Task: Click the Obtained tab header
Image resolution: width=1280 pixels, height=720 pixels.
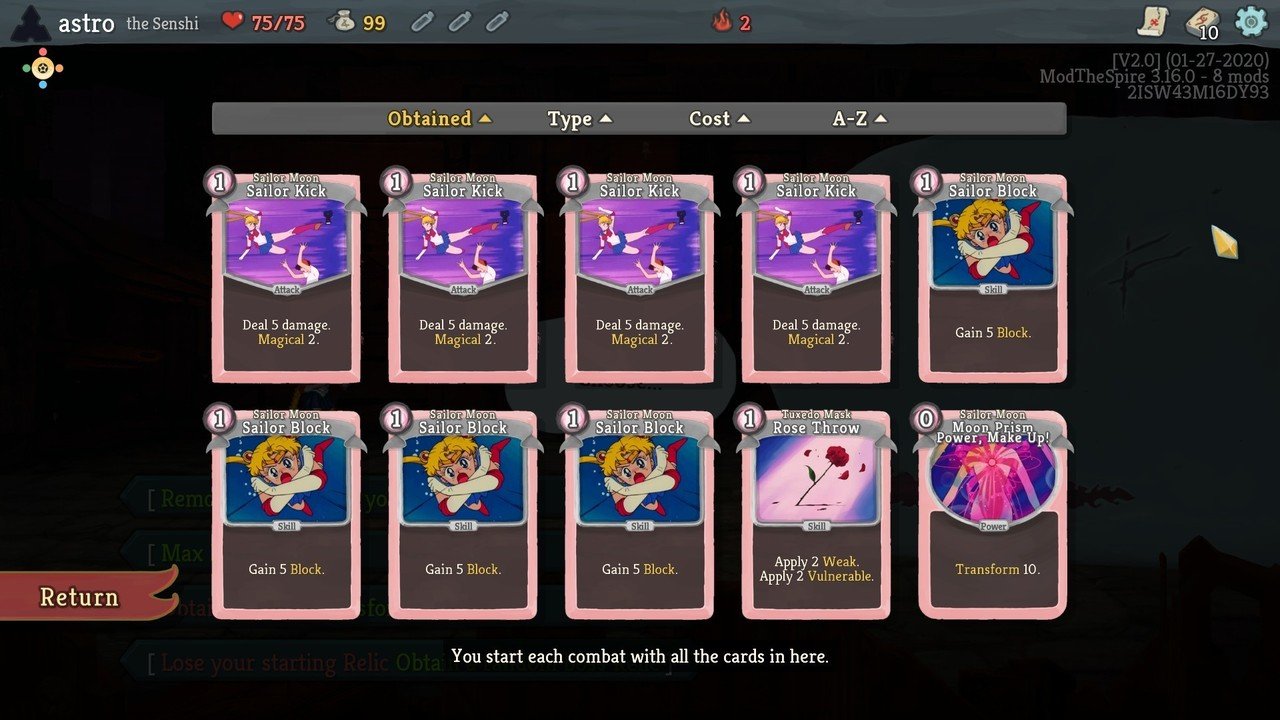Action: (430, 118)
